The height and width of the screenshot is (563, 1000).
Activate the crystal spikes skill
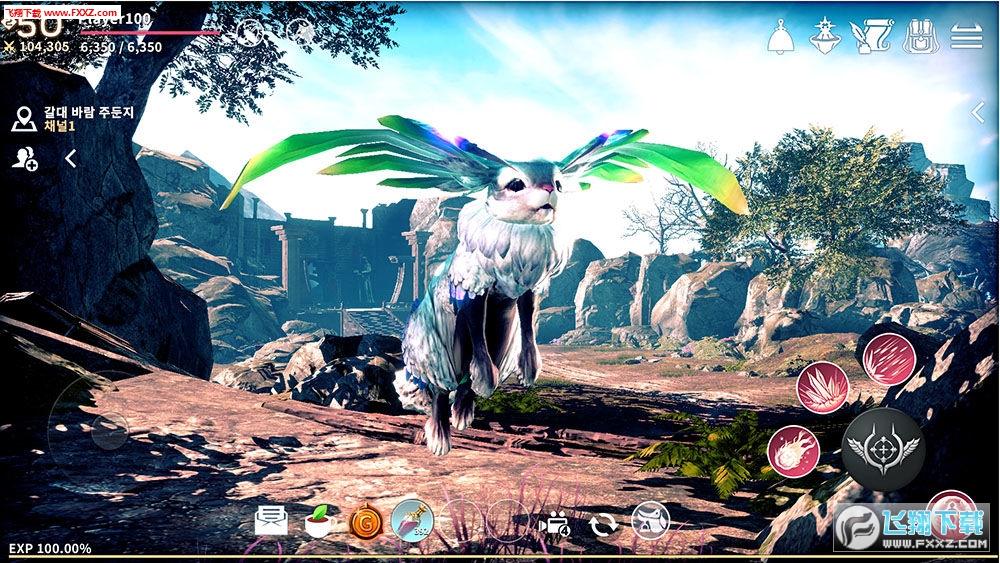tap(823, 388)
